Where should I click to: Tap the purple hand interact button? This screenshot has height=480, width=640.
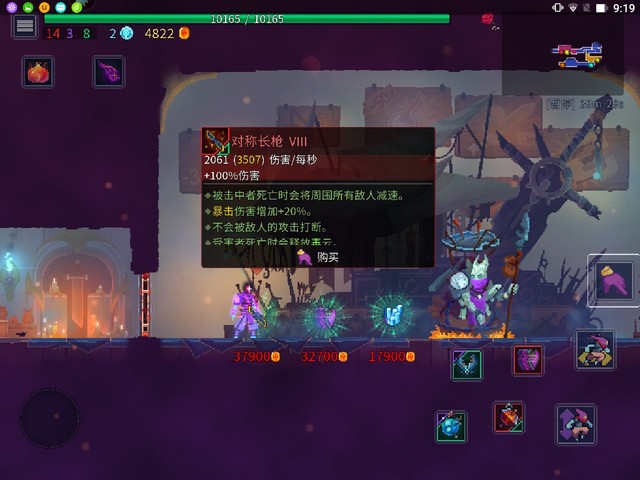[612, 280]
